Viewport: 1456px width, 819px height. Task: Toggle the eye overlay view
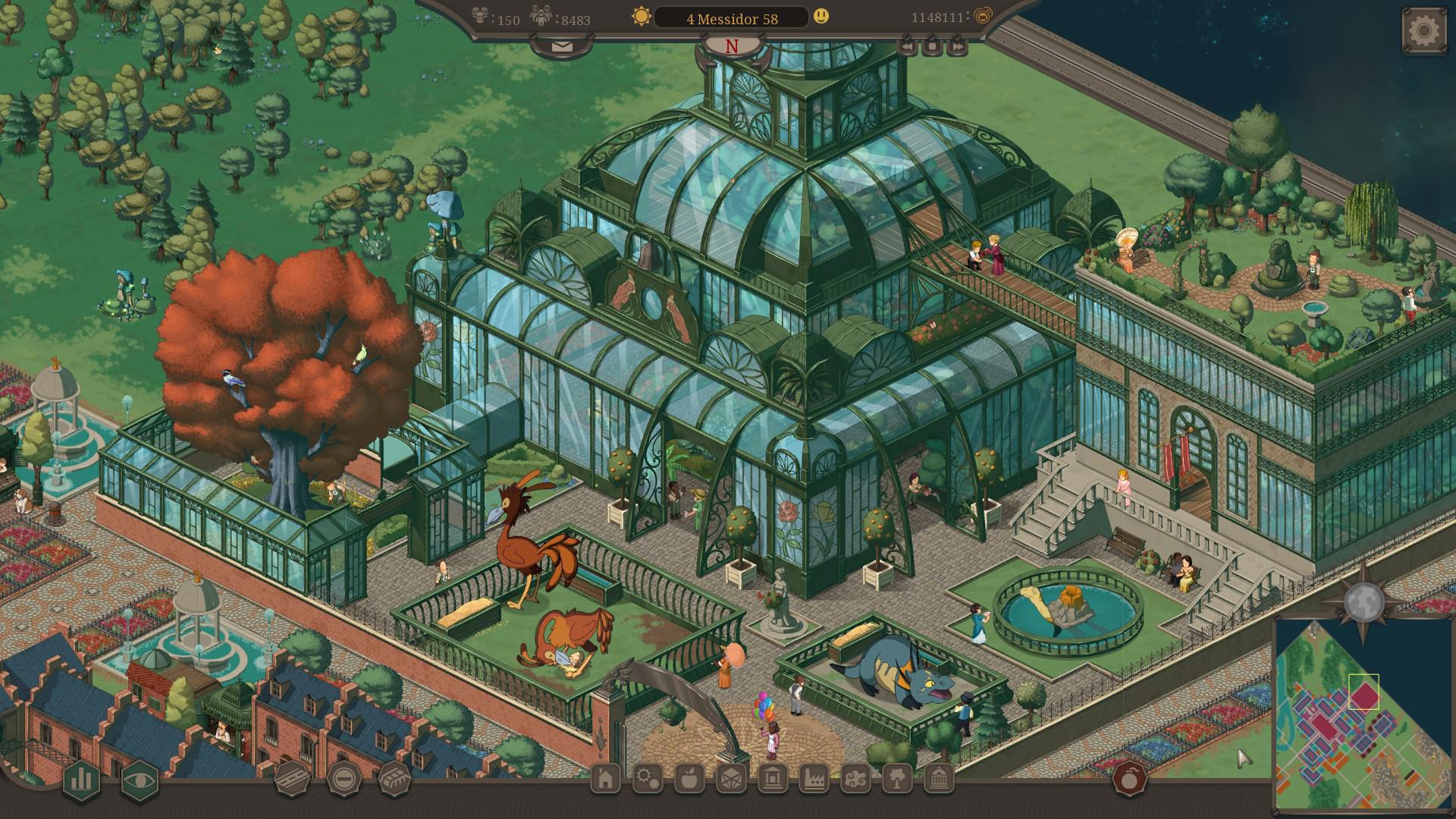(x=140, y=780)
